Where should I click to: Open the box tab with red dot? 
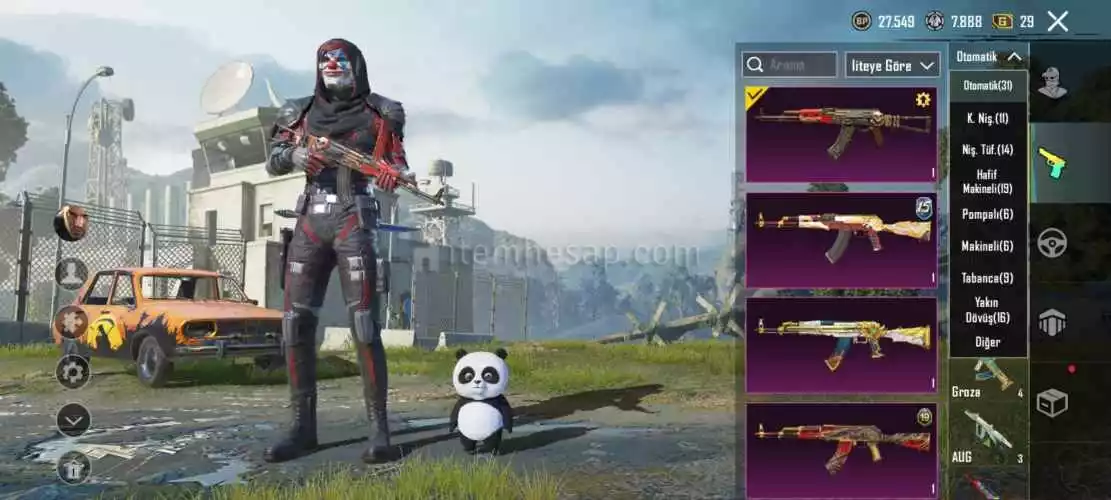point(1051,402)
